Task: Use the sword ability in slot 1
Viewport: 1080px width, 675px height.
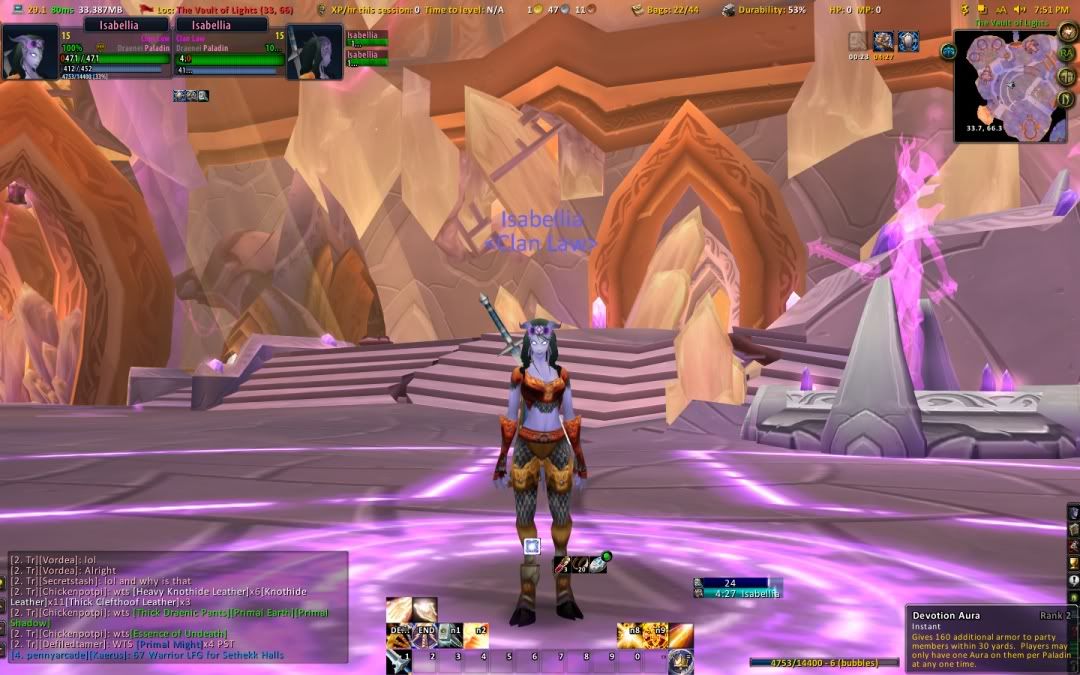Action: coord(399,660)
